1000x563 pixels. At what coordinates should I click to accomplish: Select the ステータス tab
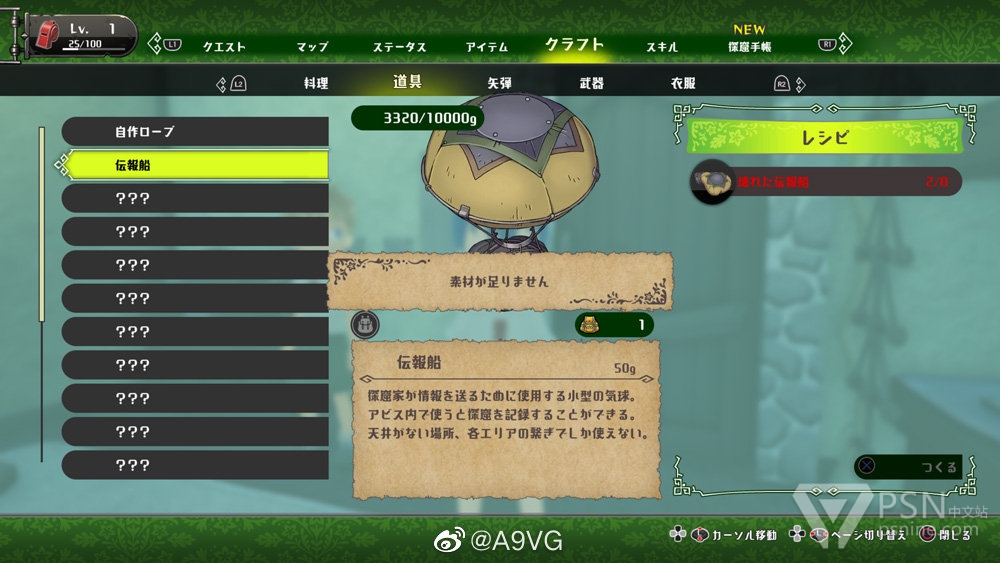tap(400, 47)
